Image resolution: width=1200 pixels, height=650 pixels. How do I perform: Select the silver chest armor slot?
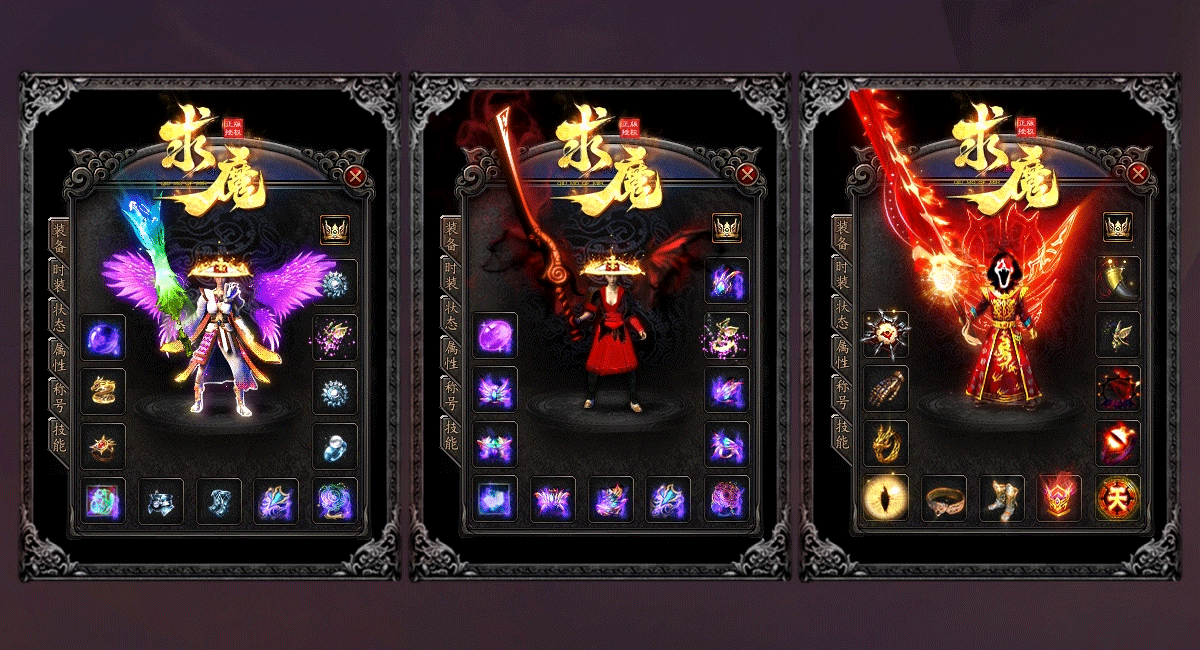pos(160,500)
